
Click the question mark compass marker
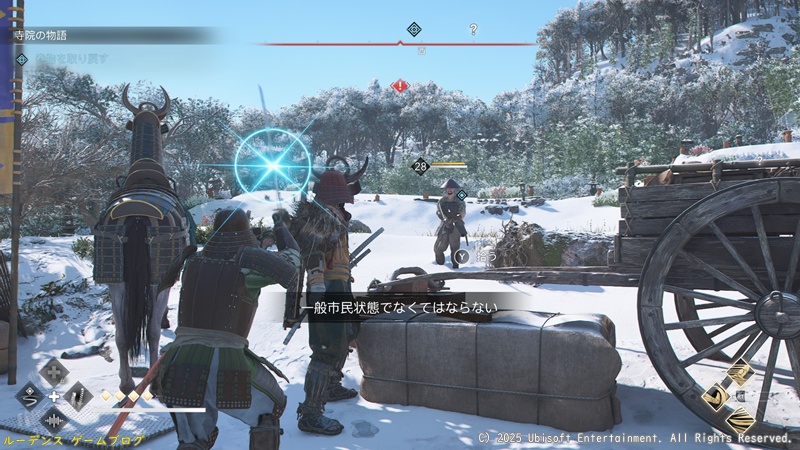pos(473,30)
